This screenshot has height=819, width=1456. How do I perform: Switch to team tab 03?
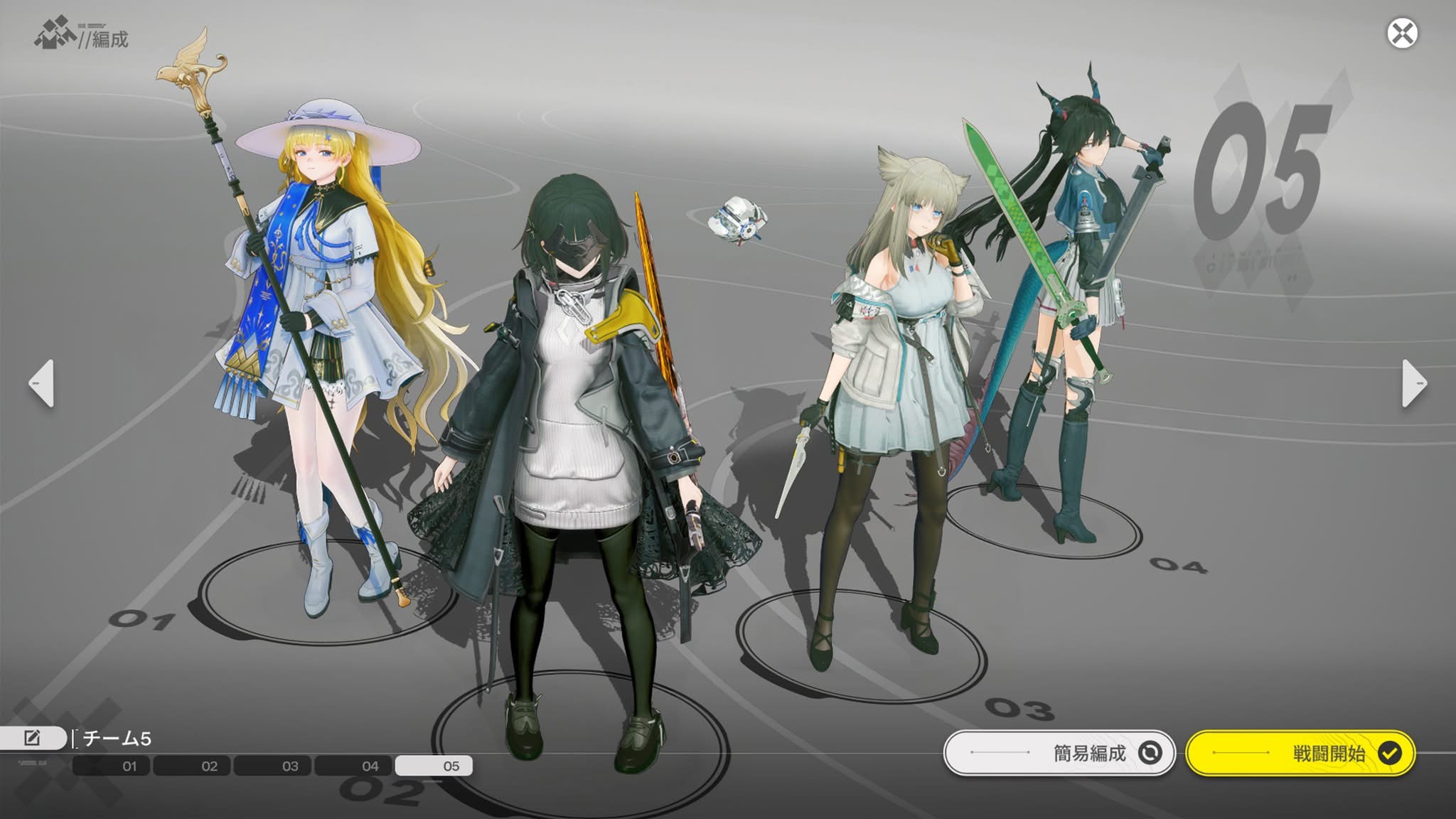click(x=272, y=766)
